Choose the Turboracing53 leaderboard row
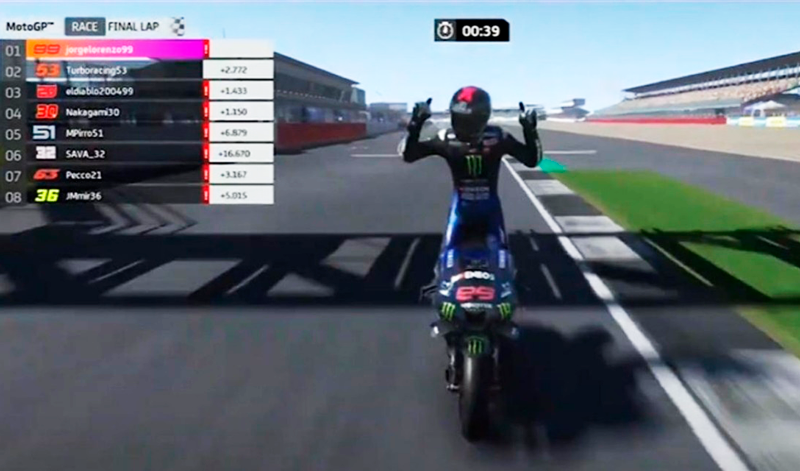 click(97, 70)
